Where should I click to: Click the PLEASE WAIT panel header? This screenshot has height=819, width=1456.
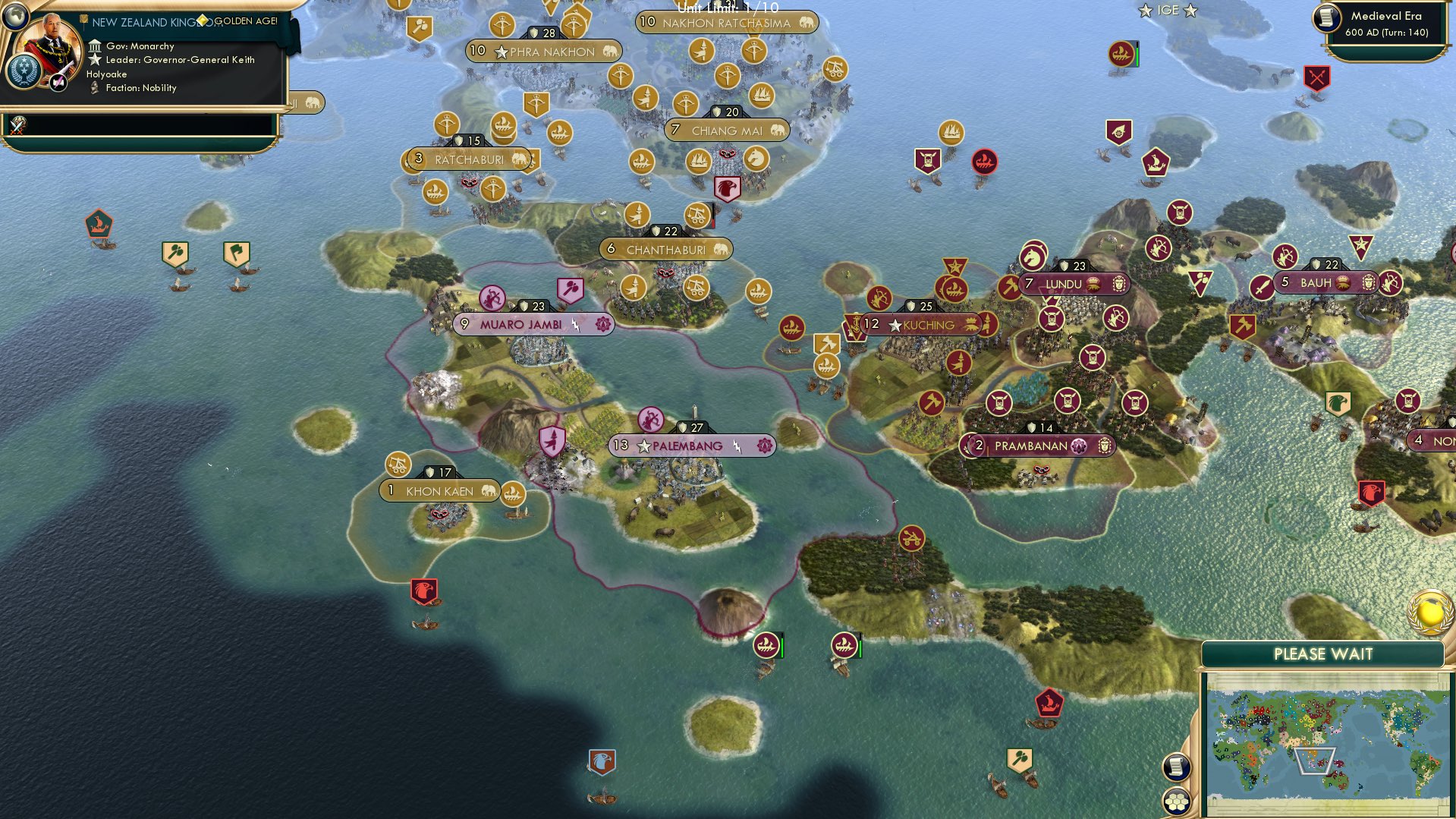tap(1323, 654)
